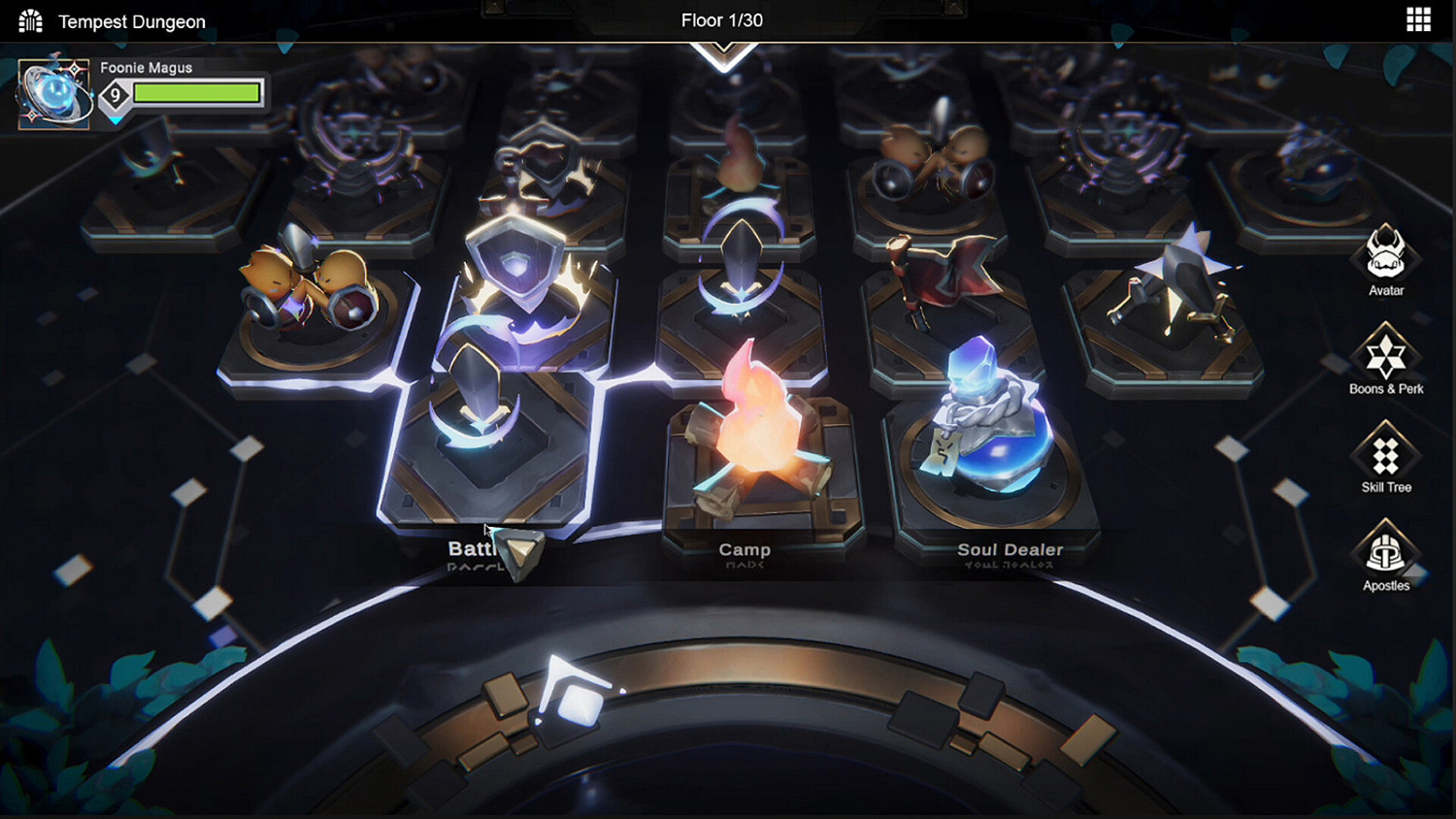Open the Avatar panel

[1385, 260]
